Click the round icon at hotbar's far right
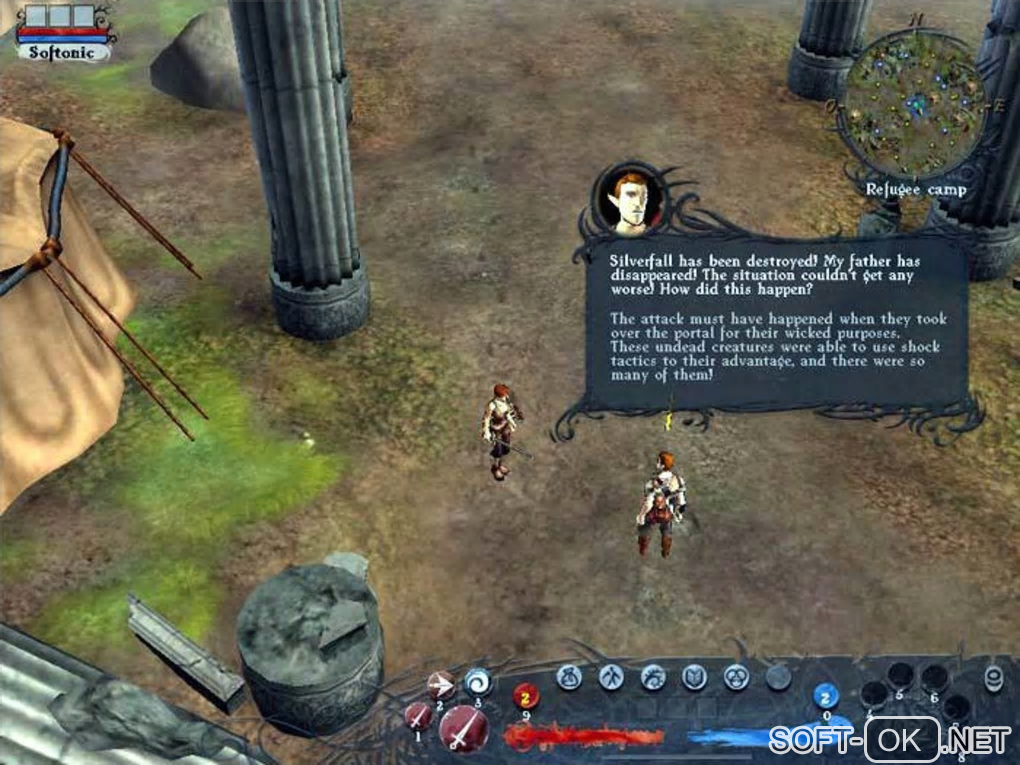The width and height of the screenshot is (1020, 765). pyautogui.click(x=993, y=679)
